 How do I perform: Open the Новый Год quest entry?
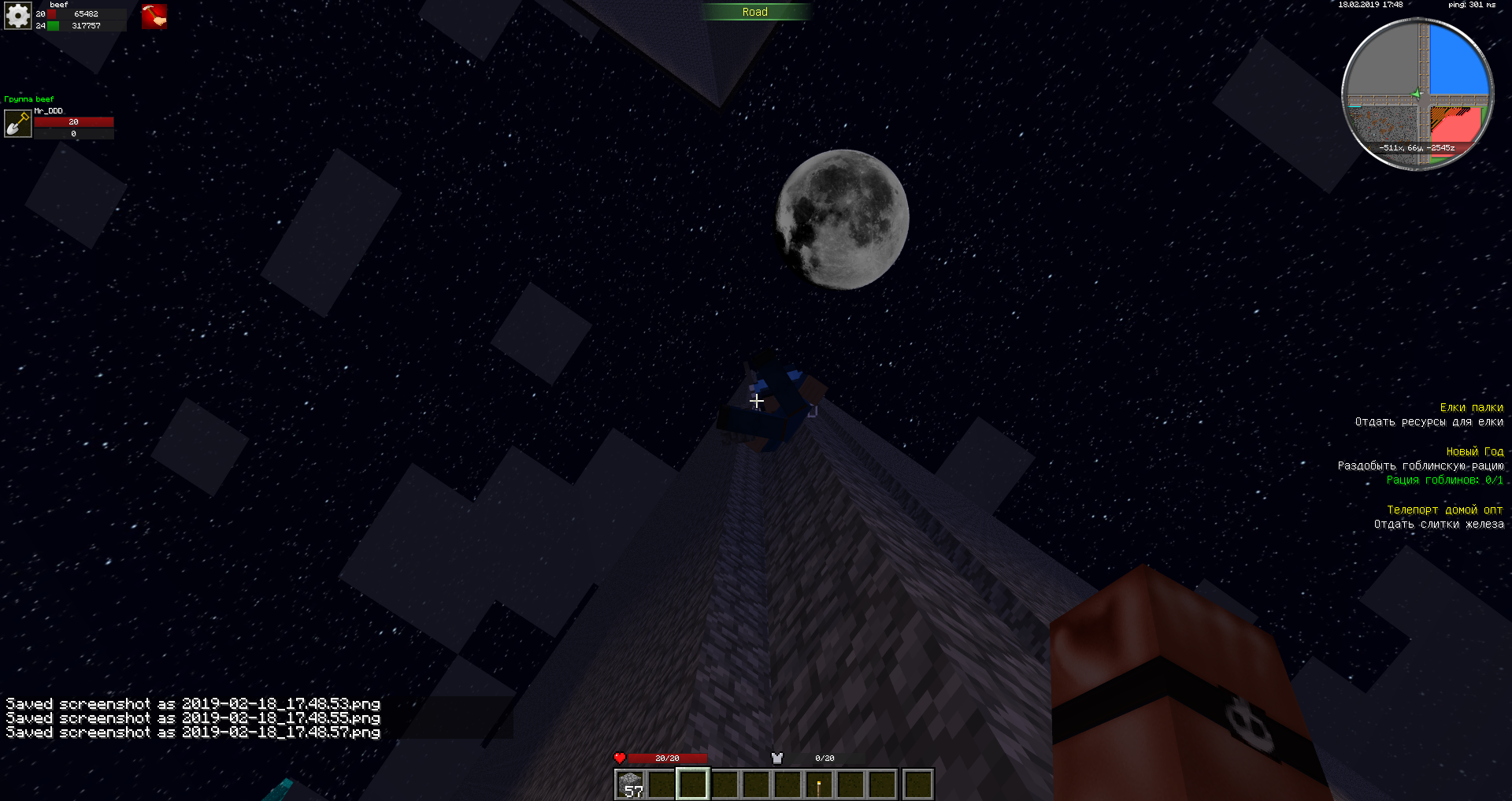click(1474, 452)
